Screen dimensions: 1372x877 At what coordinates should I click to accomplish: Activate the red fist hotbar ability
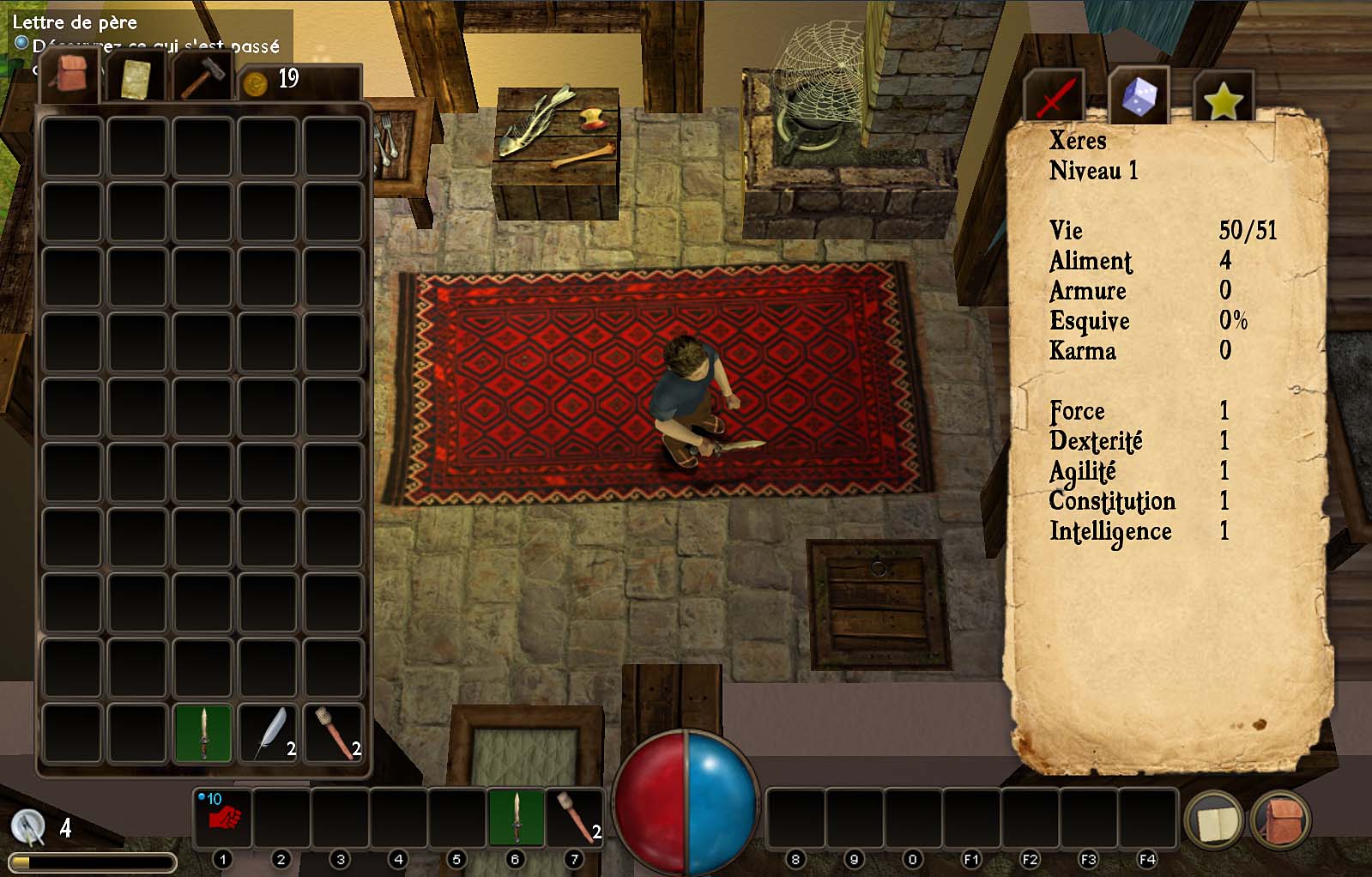224,816
